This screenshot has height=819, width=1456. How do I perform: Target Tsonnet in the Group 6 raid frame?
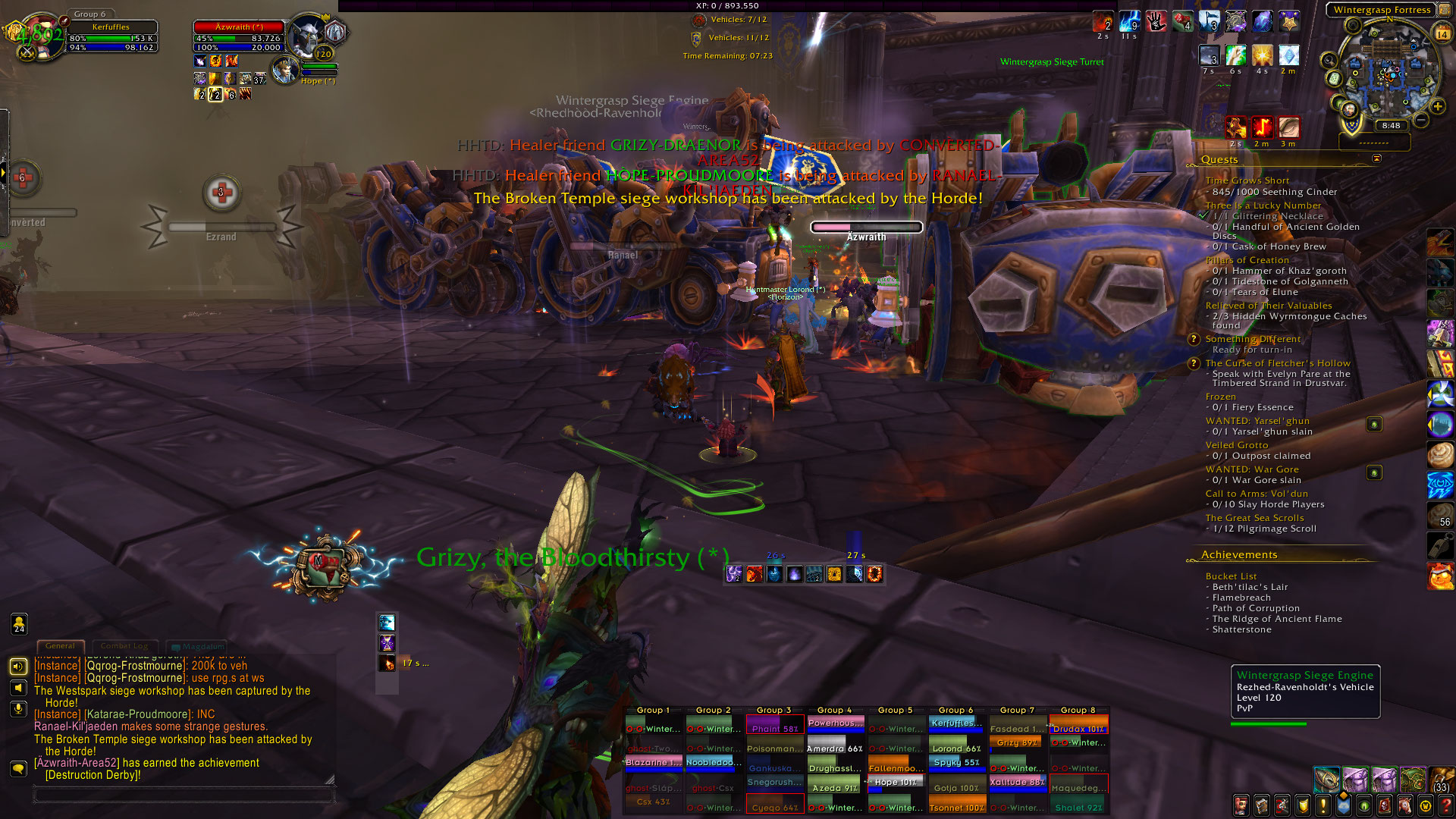(x=957, y=806)
